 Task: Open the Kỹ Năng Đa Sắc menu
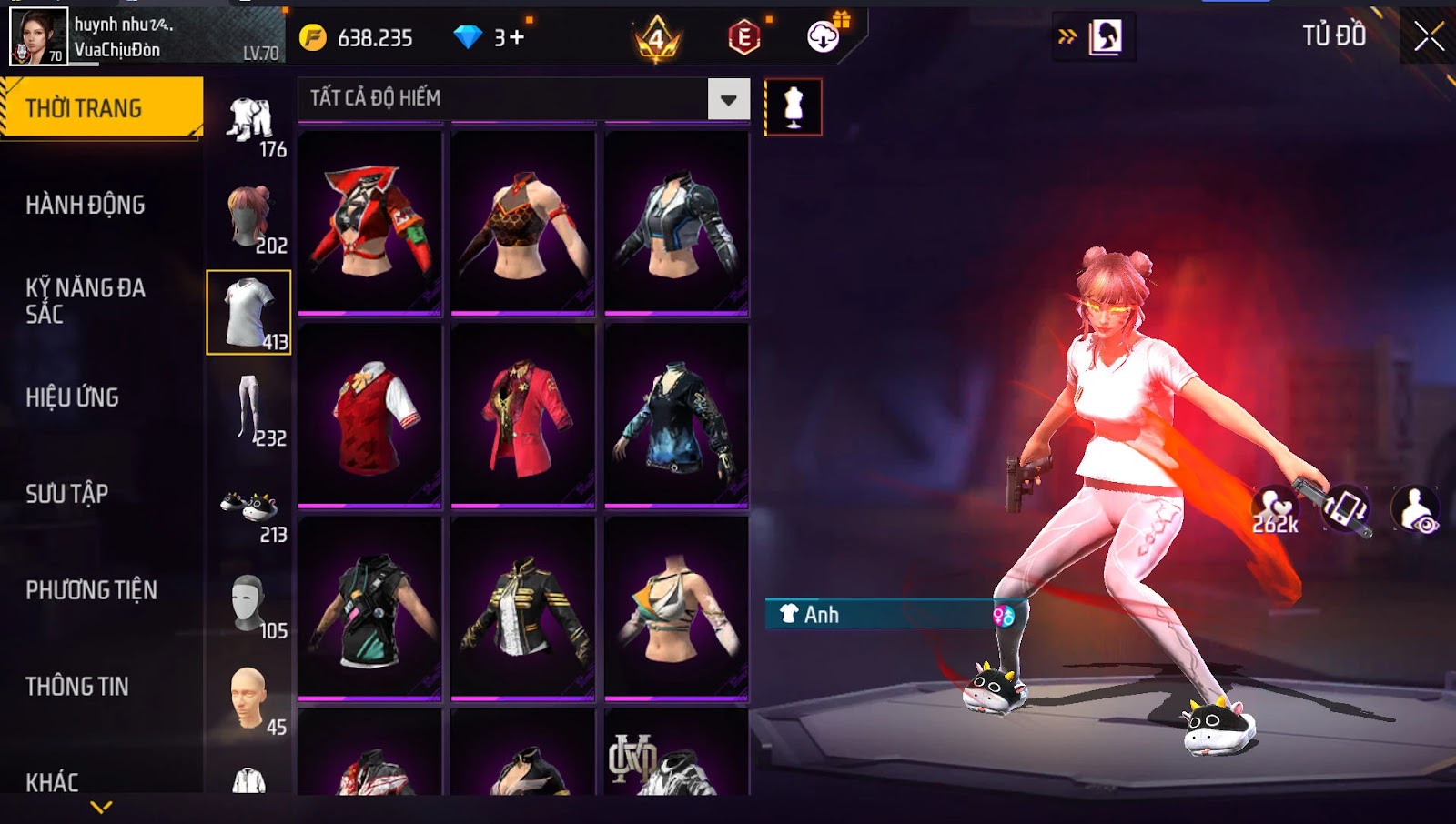86,301
